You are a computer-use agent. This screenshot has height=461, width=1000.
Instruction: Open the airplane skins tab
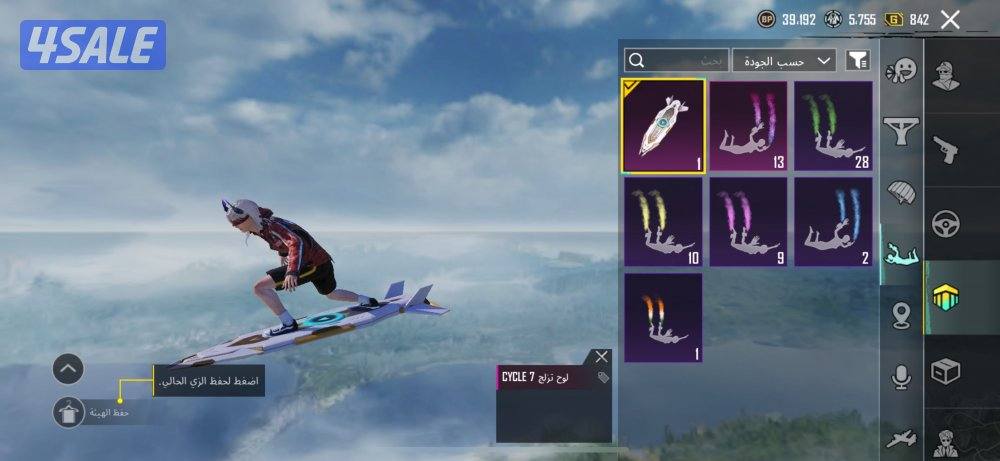pos(902,438)
